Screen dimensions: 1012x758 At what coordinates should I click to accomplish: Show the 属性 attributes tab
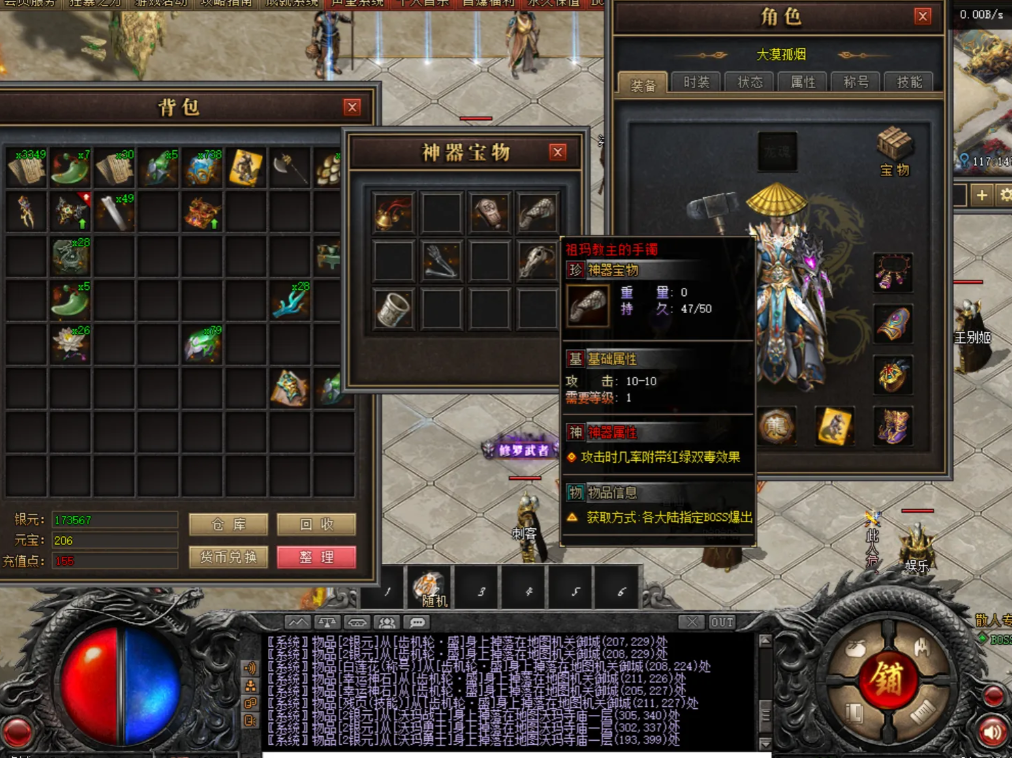pos(803,82)
